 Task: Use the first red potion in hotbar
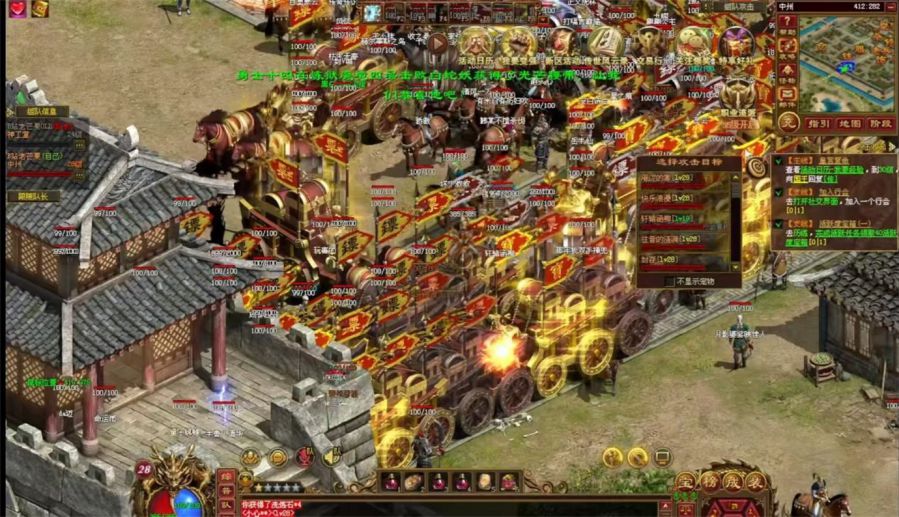[x=391, y=482]
